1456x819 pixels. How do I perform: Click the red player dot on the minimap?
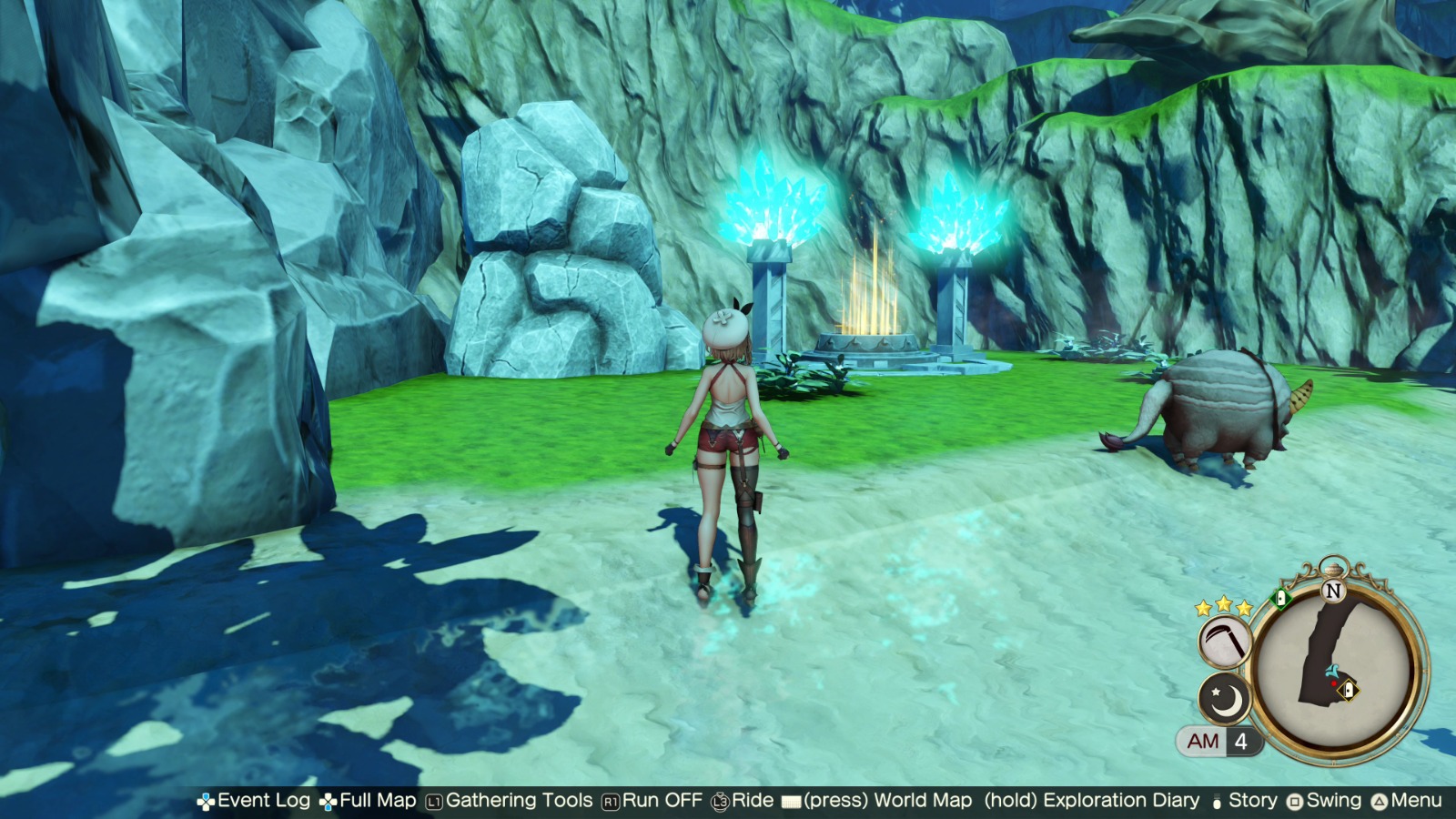coord(1334,683)
